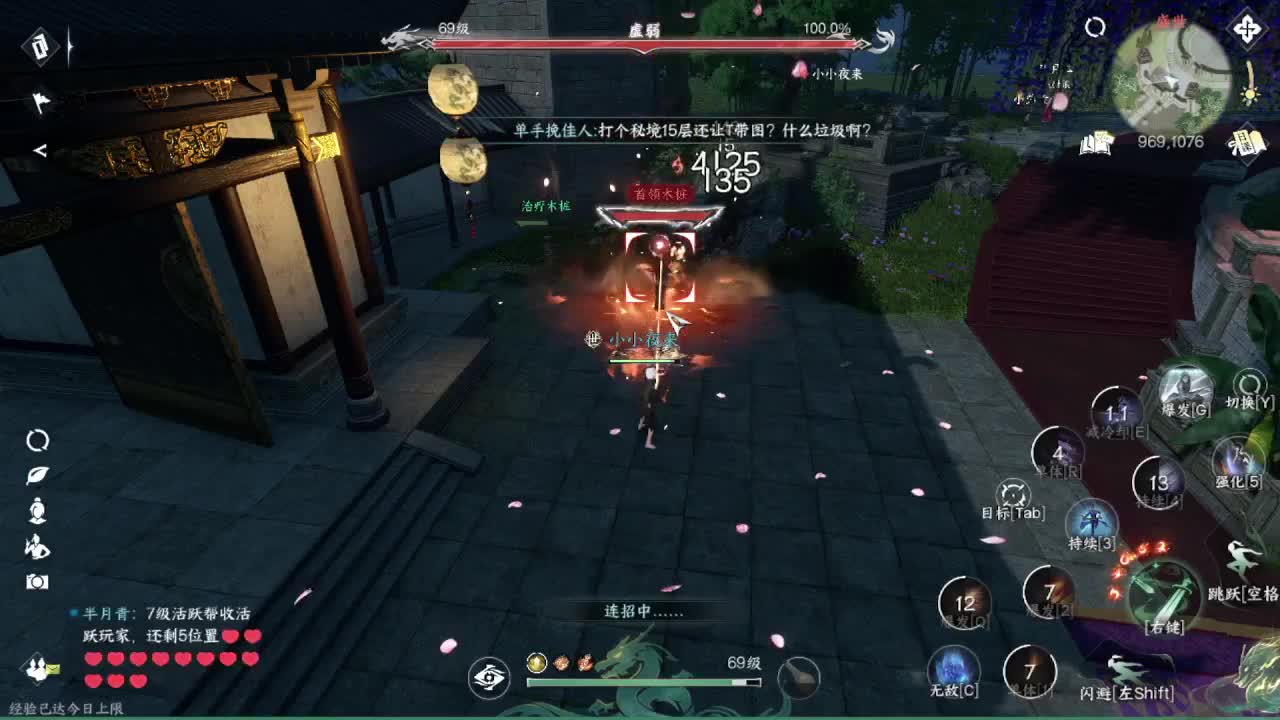The width and height of the screenshot is (1280, 720).
Task: Expand the minimap to view full map
Action: tap(1170, 75)
